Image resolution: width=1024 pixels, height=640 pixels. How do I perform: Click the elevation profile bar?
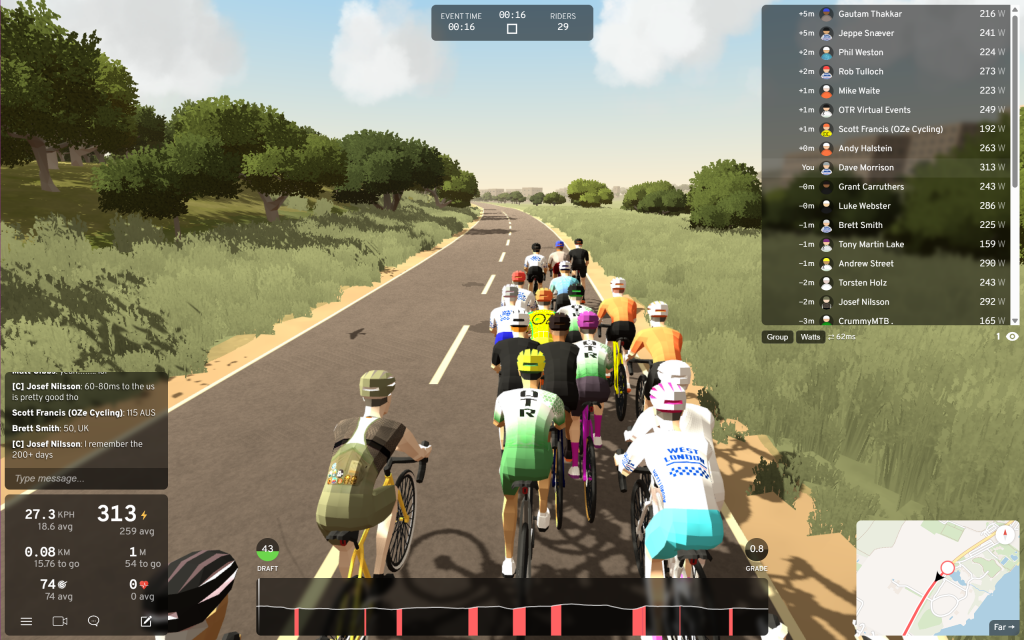point(511,606)
